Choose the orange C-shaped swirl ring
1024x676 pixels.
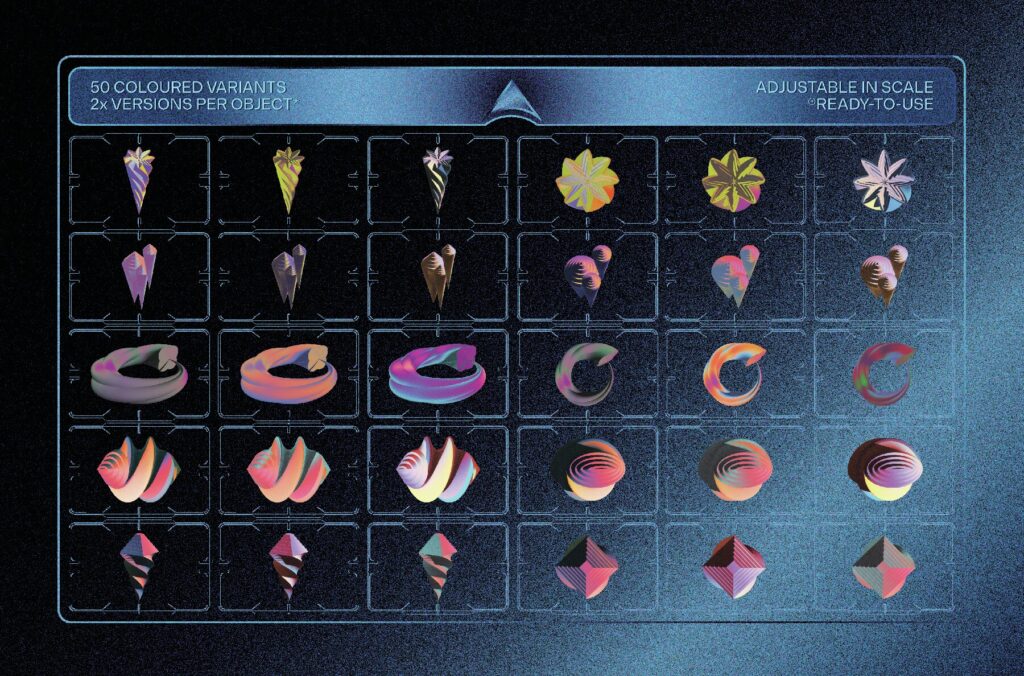point(734,370)
